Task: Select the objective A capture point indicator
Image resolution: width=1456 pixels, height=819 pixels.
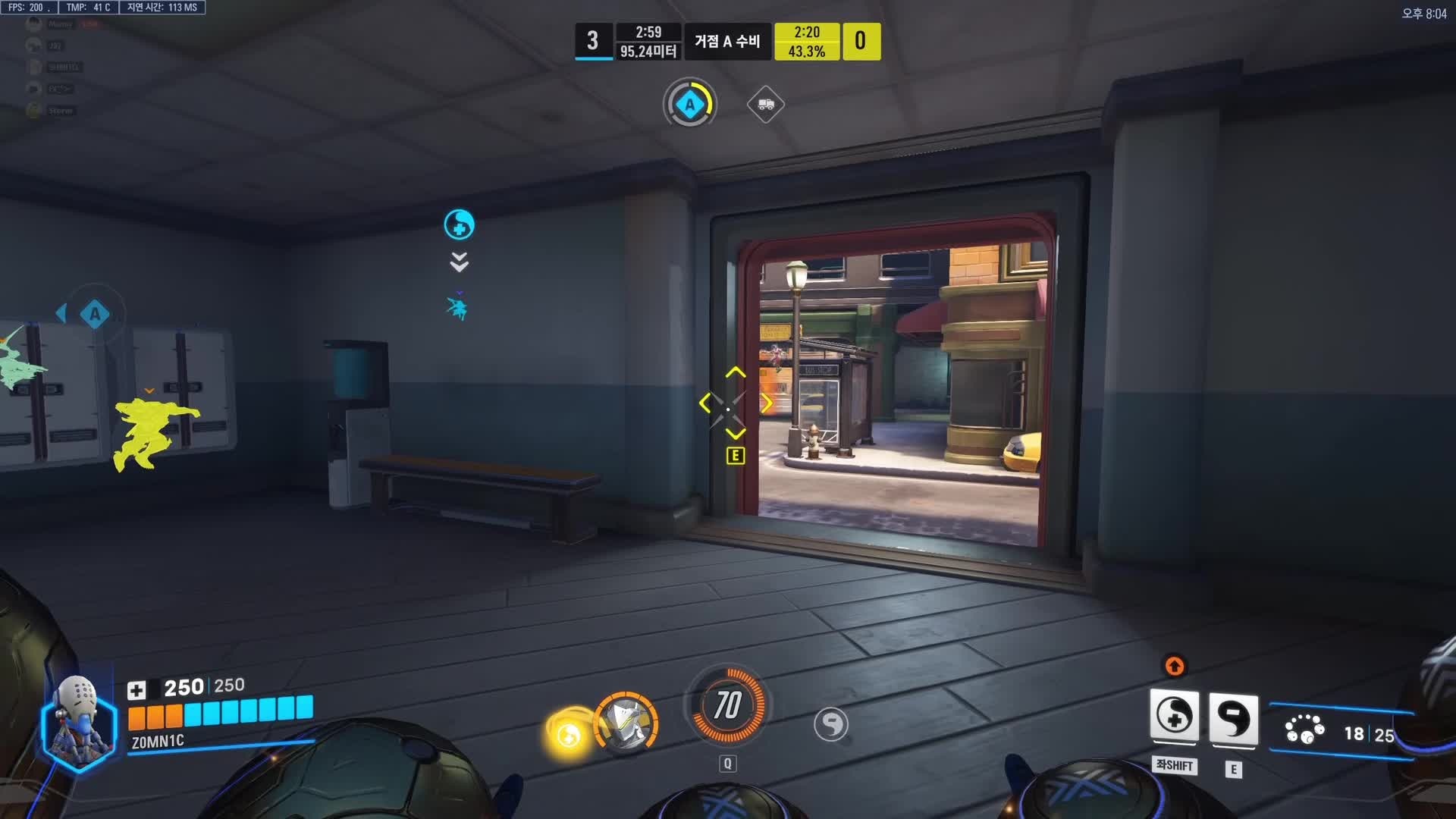Action: (x=689, y=104)
